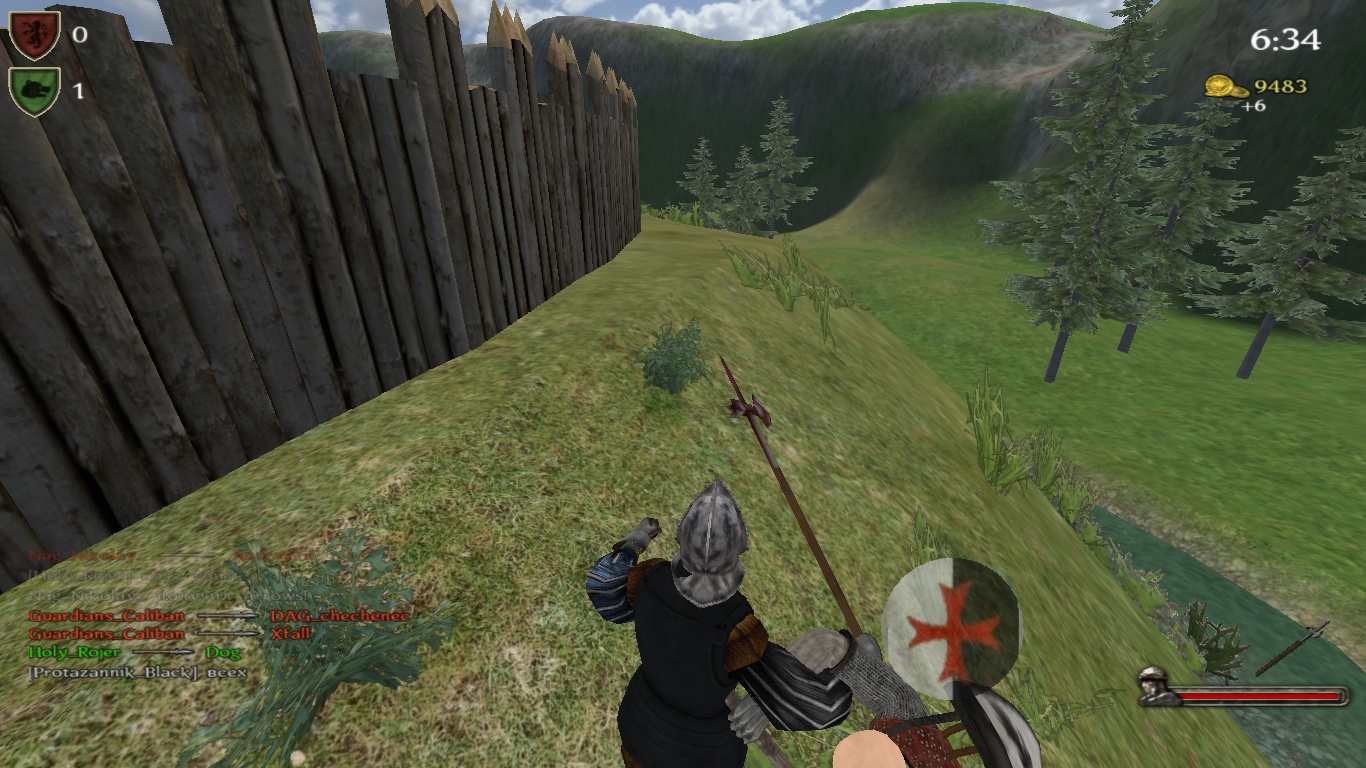Select the gold coins icon
1366x768 pixels.
point(1224,87)
